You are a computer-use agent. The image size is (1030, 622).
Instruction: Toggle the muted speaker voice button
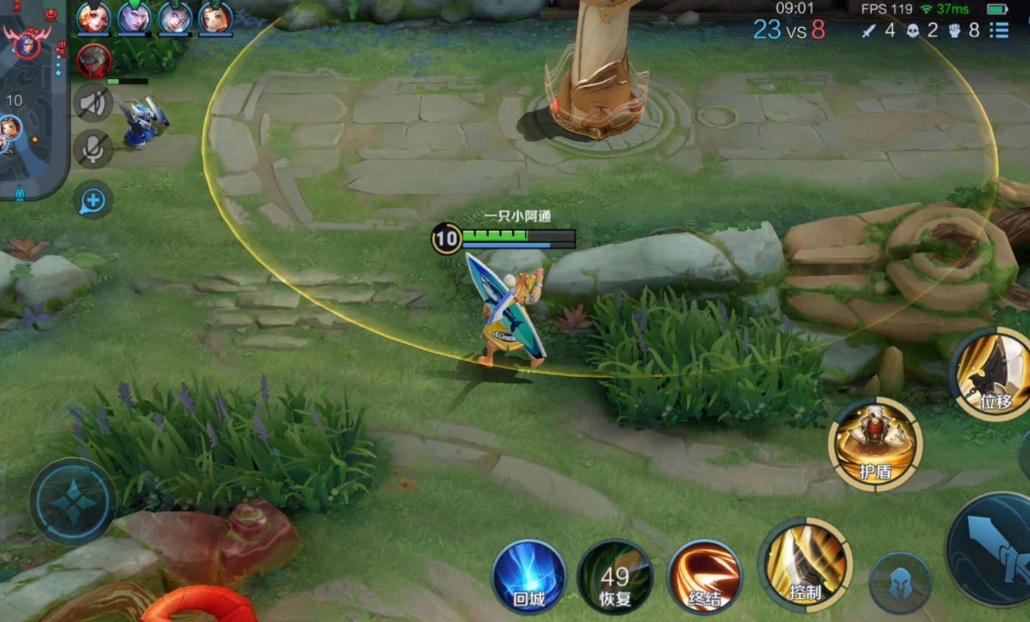(93, 103)
